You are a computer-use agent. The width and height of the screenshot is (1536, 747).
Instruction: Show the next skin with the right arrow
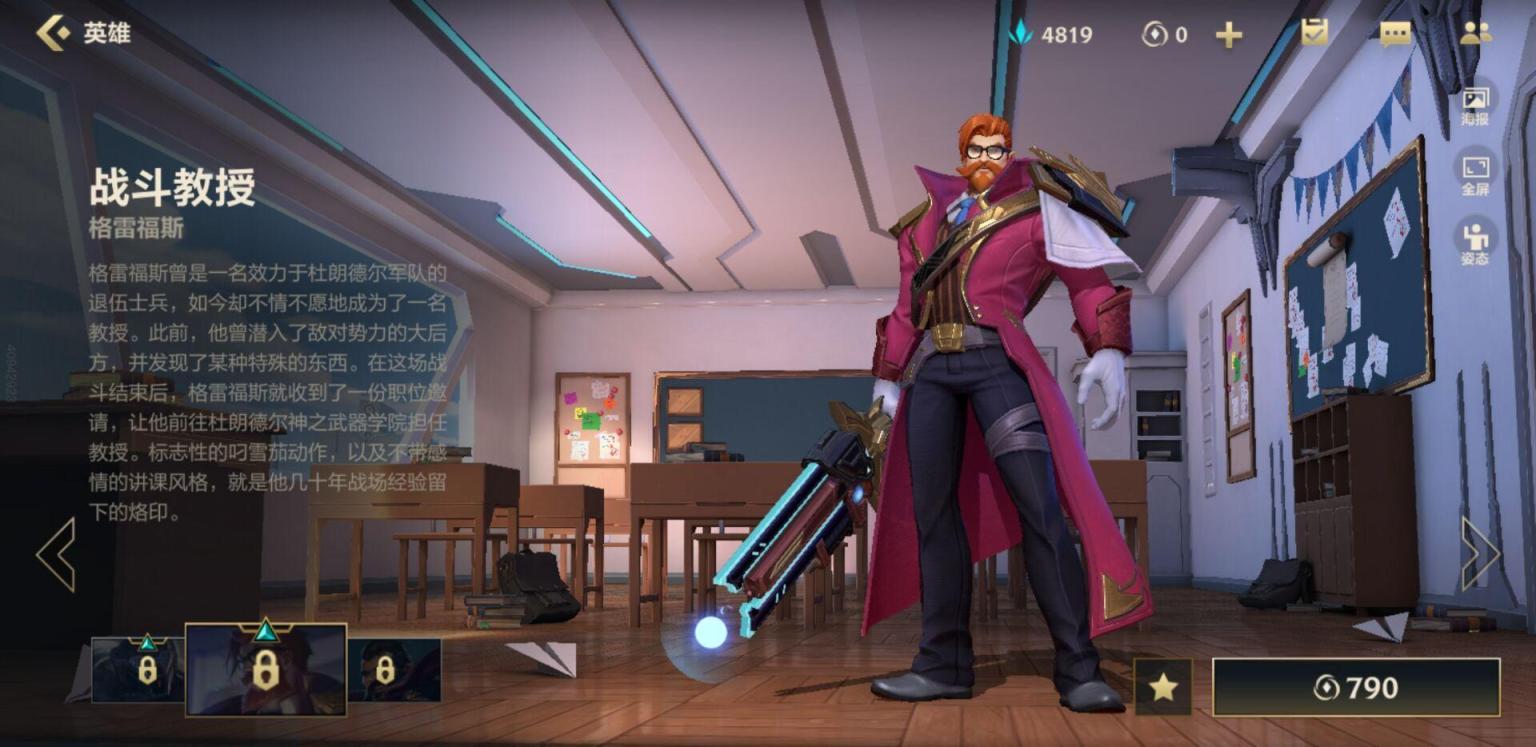point(1479,553)
